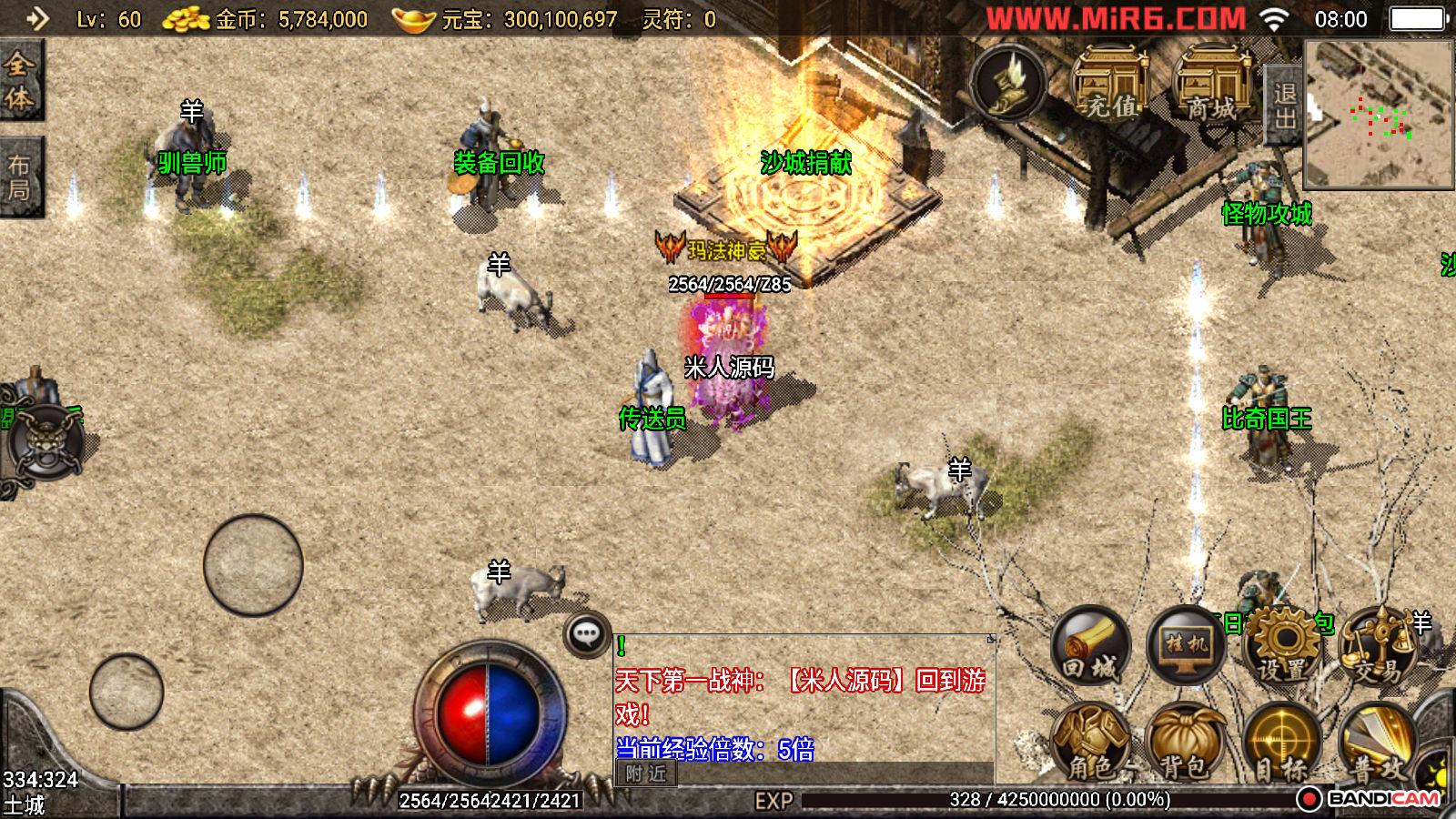Open chat with the speech bubble icon
This screenshot has width=1456, height=819.
tap(586, 634)
